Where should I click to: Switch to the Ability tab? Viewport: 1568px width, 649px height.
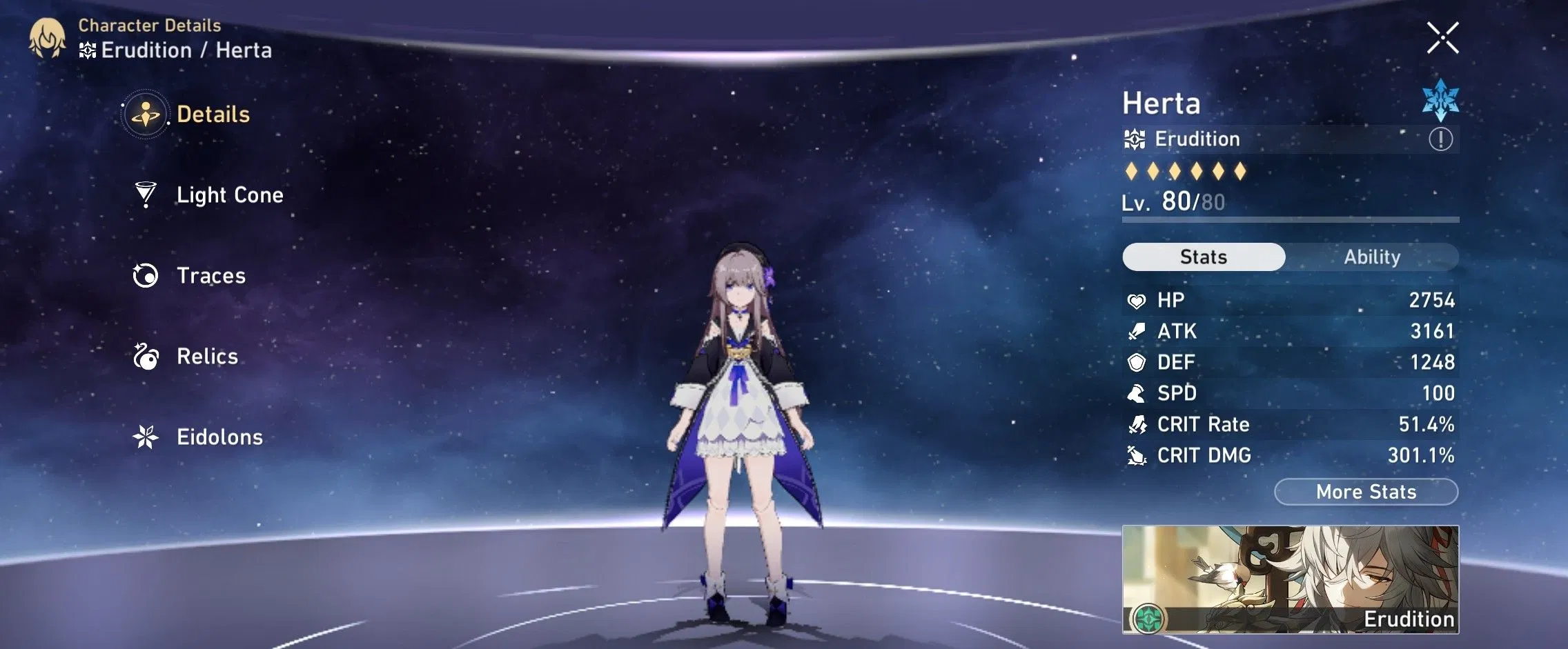pyautogui.click(x=1373, y=257)
